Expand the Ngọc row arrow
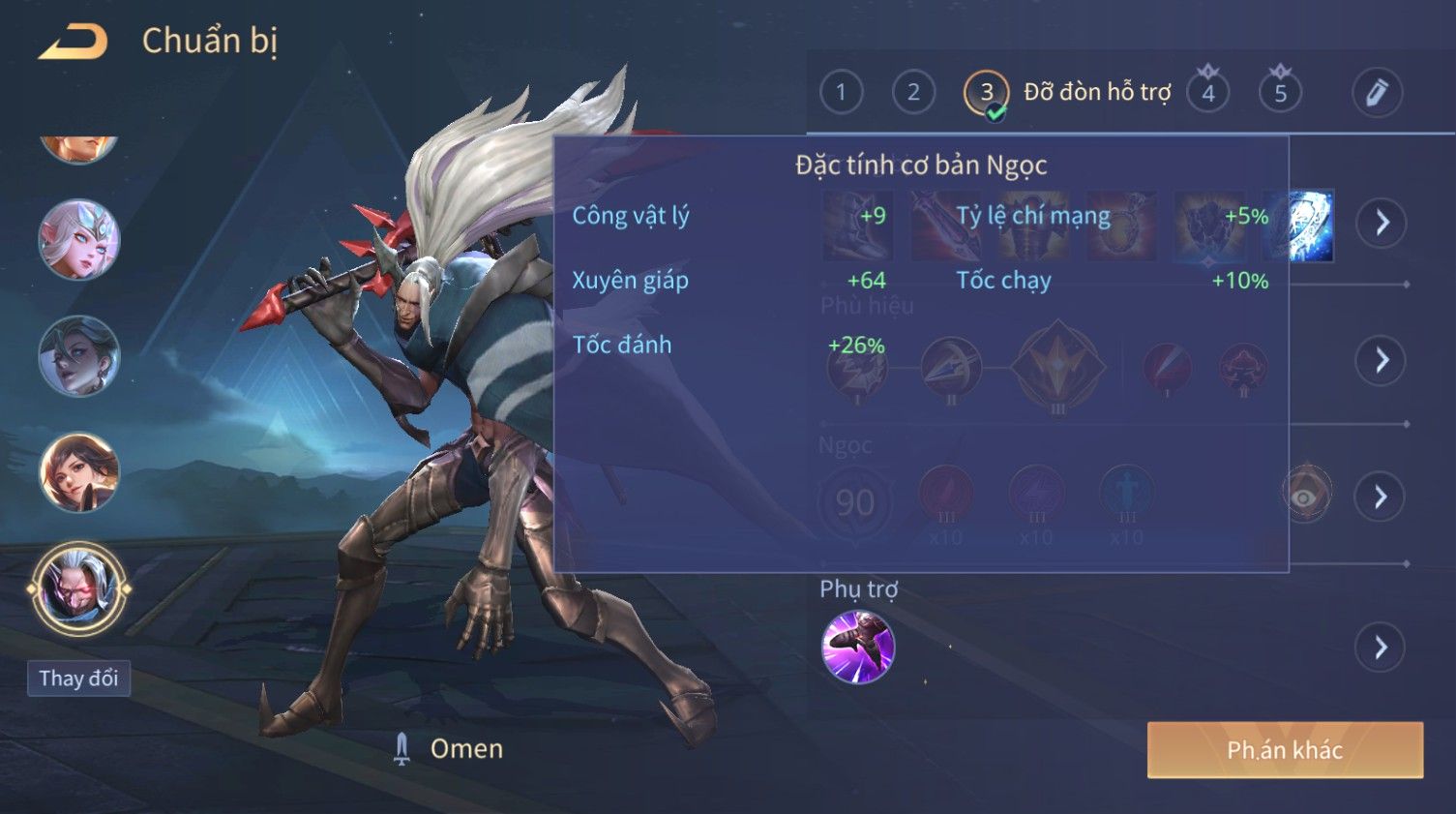 (1381, 497)
